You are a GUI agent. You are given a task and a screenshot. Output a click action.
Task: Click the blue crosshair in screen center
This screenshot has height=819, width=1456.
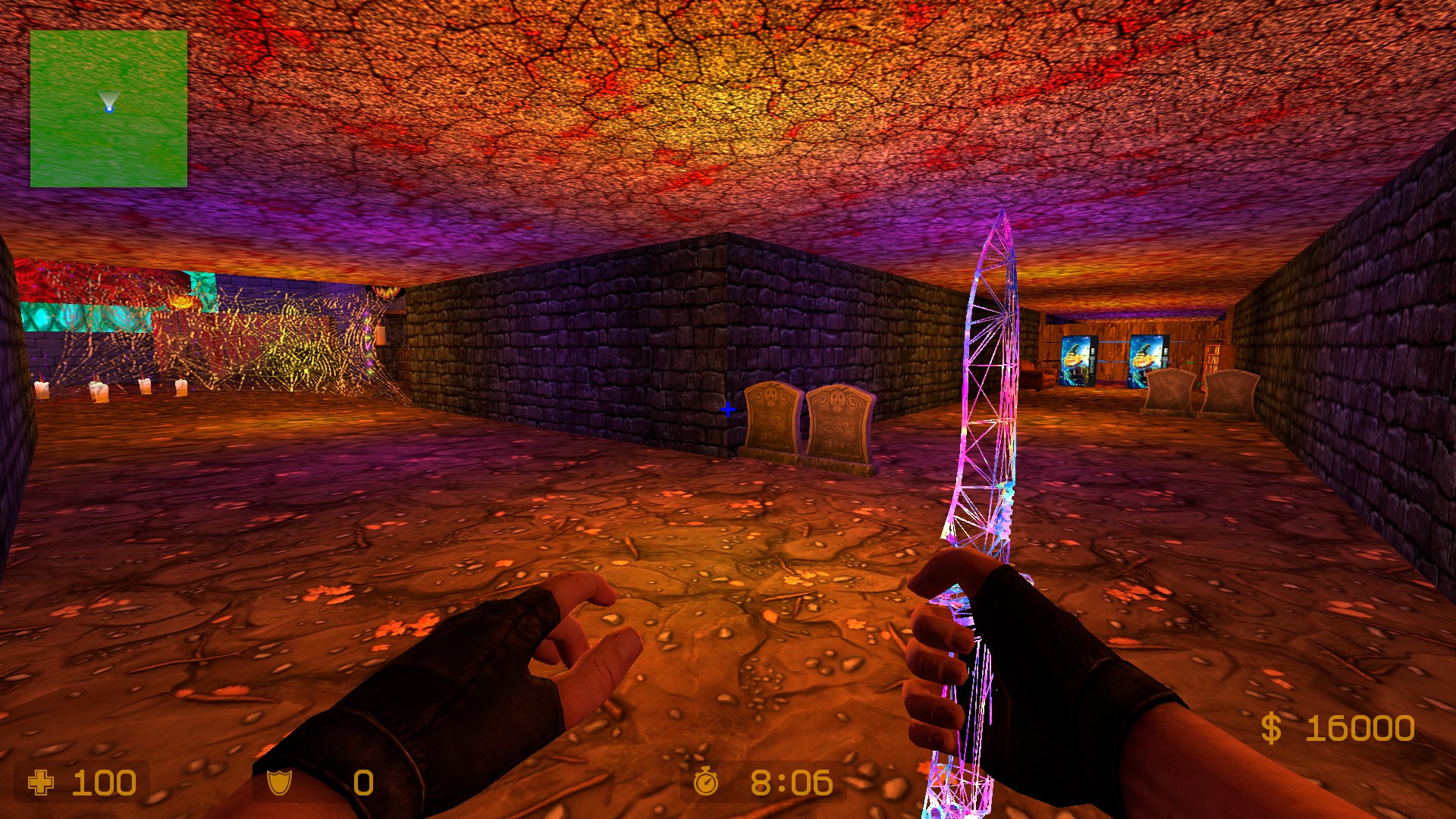point(729,409)
